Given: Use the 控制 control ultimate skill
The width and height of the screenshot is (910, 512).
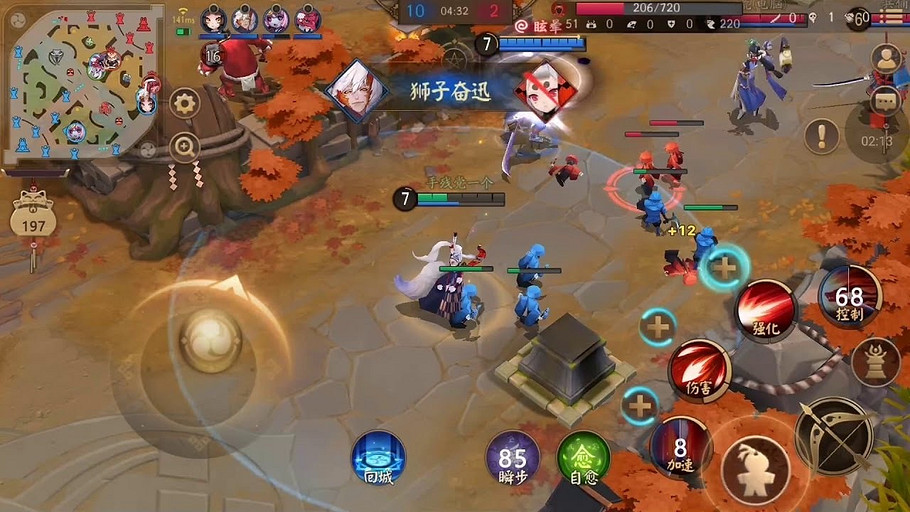Looking at the screenshot, I should (x=849, y=296).
